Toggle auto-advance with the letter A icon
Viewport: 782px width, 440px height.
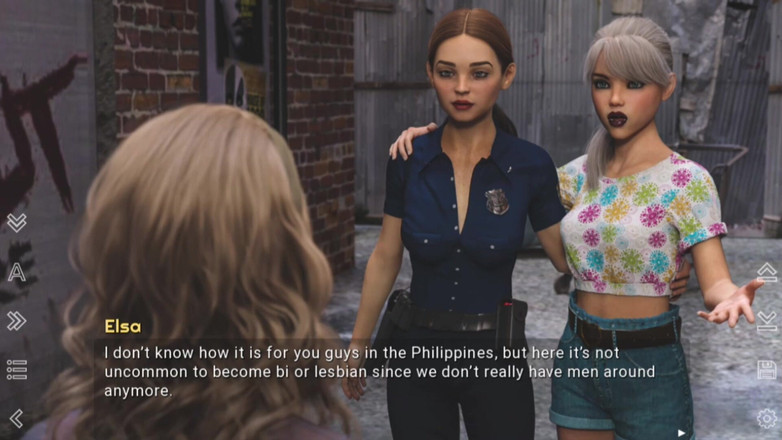pos(16,272)
